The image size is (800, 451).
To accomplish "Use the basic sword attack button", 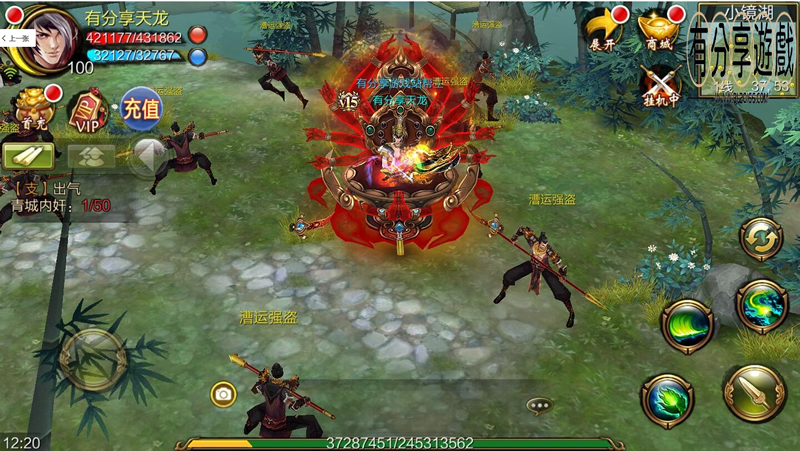I will (753, 393).
